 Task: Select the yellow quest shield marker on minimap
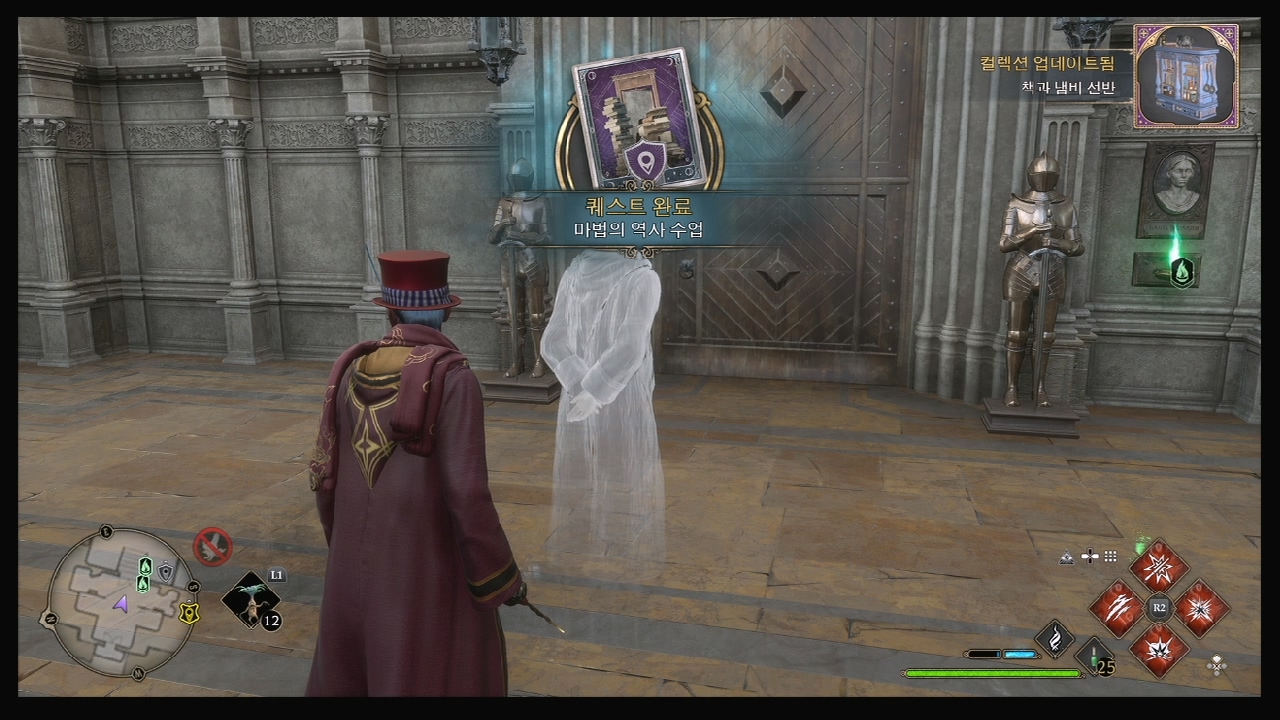(x=188, y=613)
